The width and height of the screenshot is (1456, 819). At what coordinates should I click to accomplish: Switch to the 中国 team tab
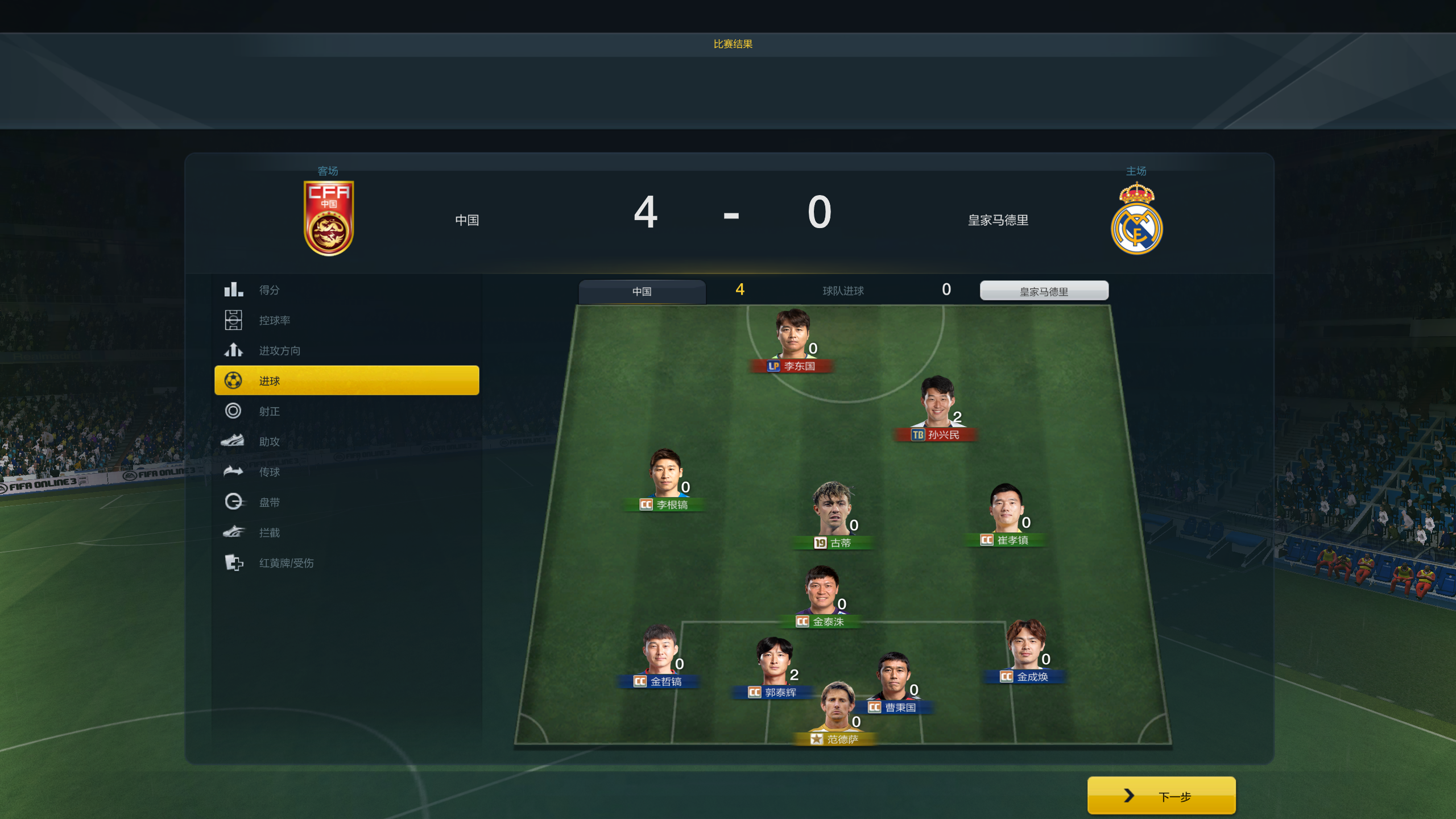pos(642,291)
